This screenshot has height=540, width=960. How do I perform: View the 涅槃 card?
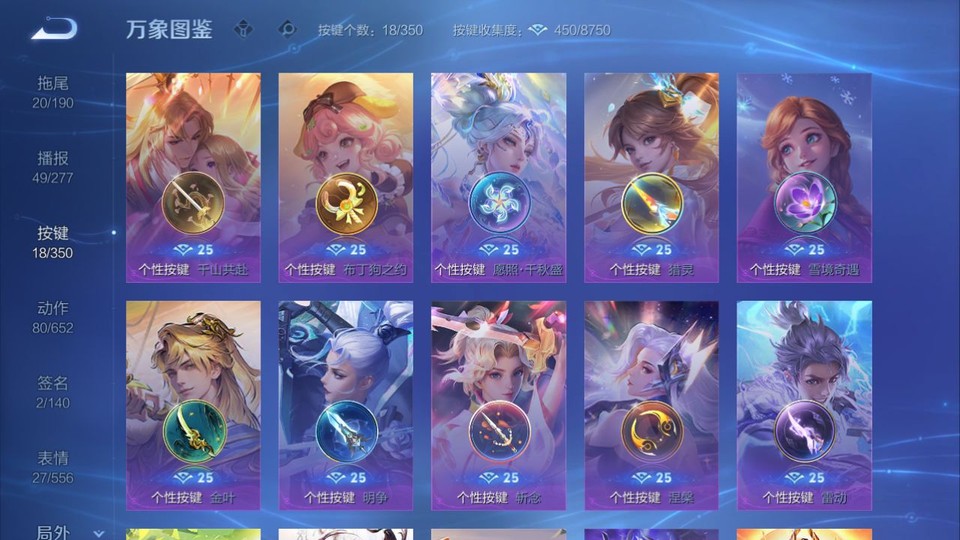(x=651, y=405)
